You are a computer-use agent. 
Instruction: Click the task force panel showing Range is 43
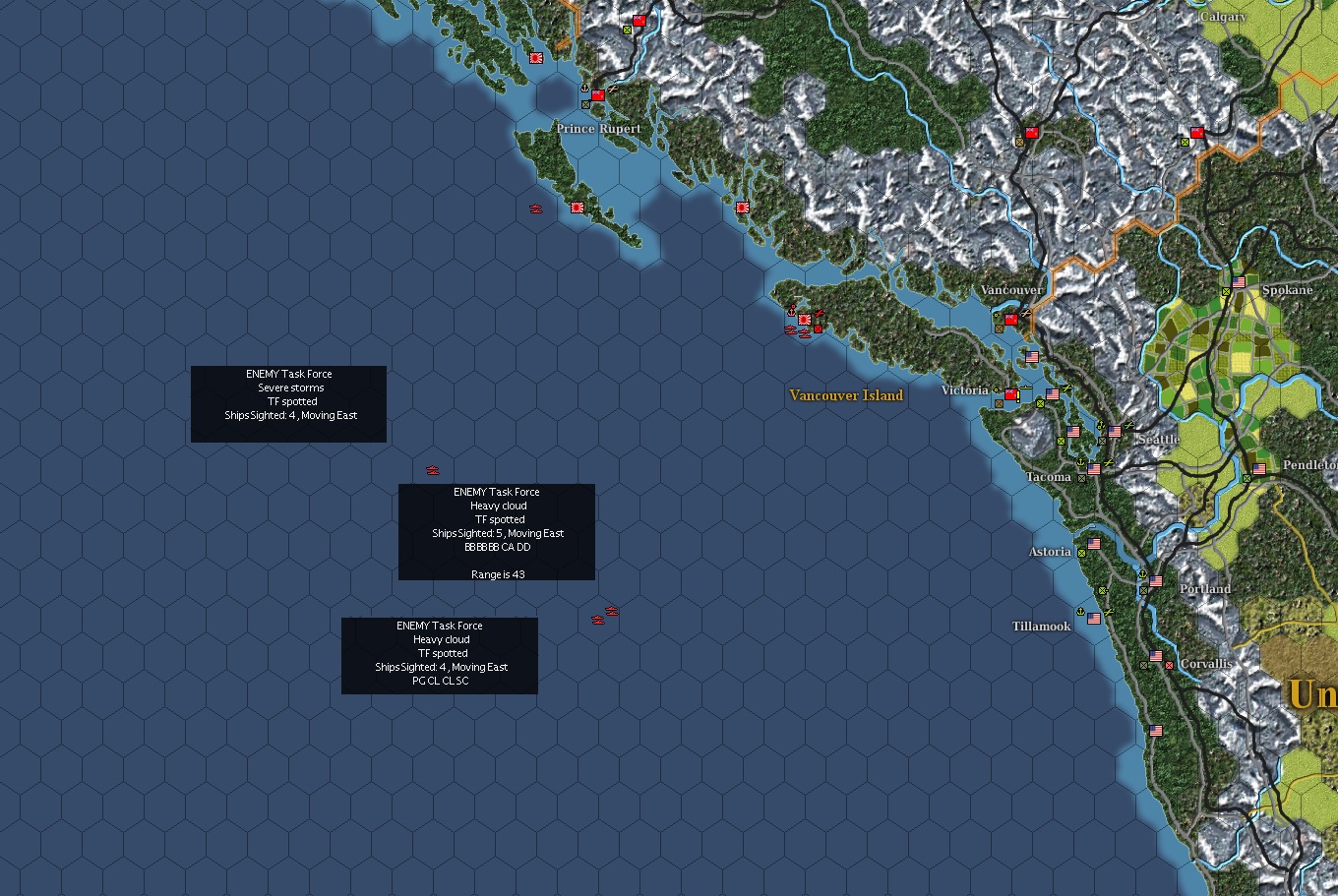tap(496, 531)
